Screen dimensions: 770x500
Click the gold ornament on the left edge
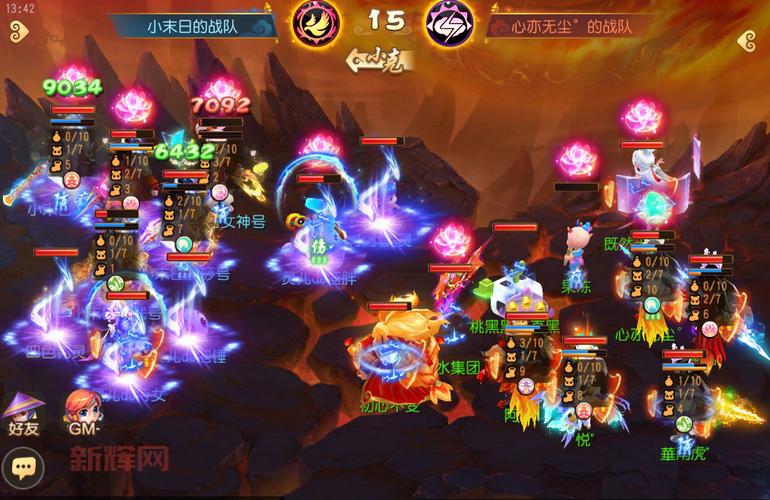pyautogui.click(x=14, y=39)
